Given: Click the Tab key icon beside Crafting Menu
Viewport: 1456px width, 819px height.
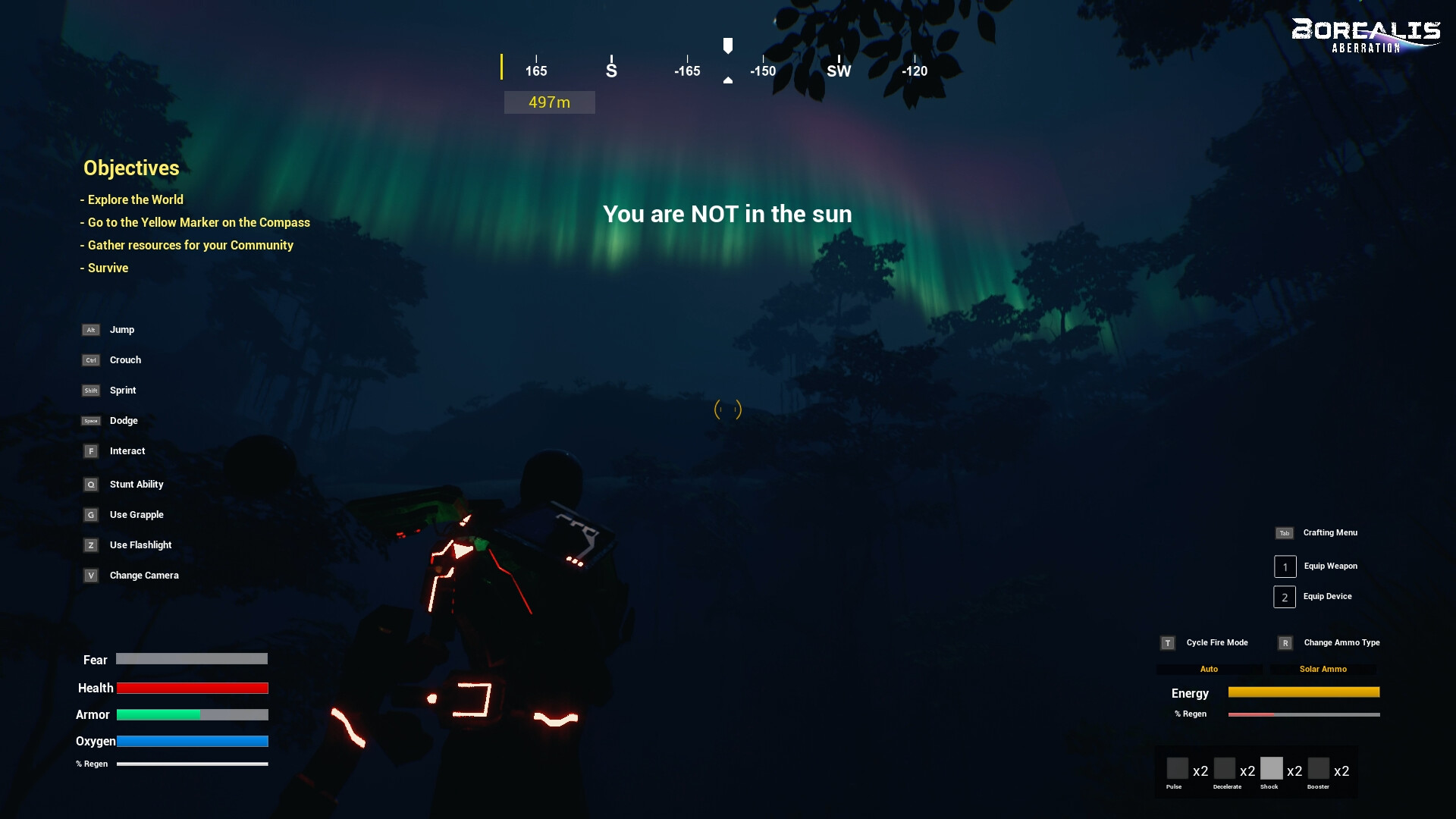Looking at the screenshot, I should tap(1284, 532).
